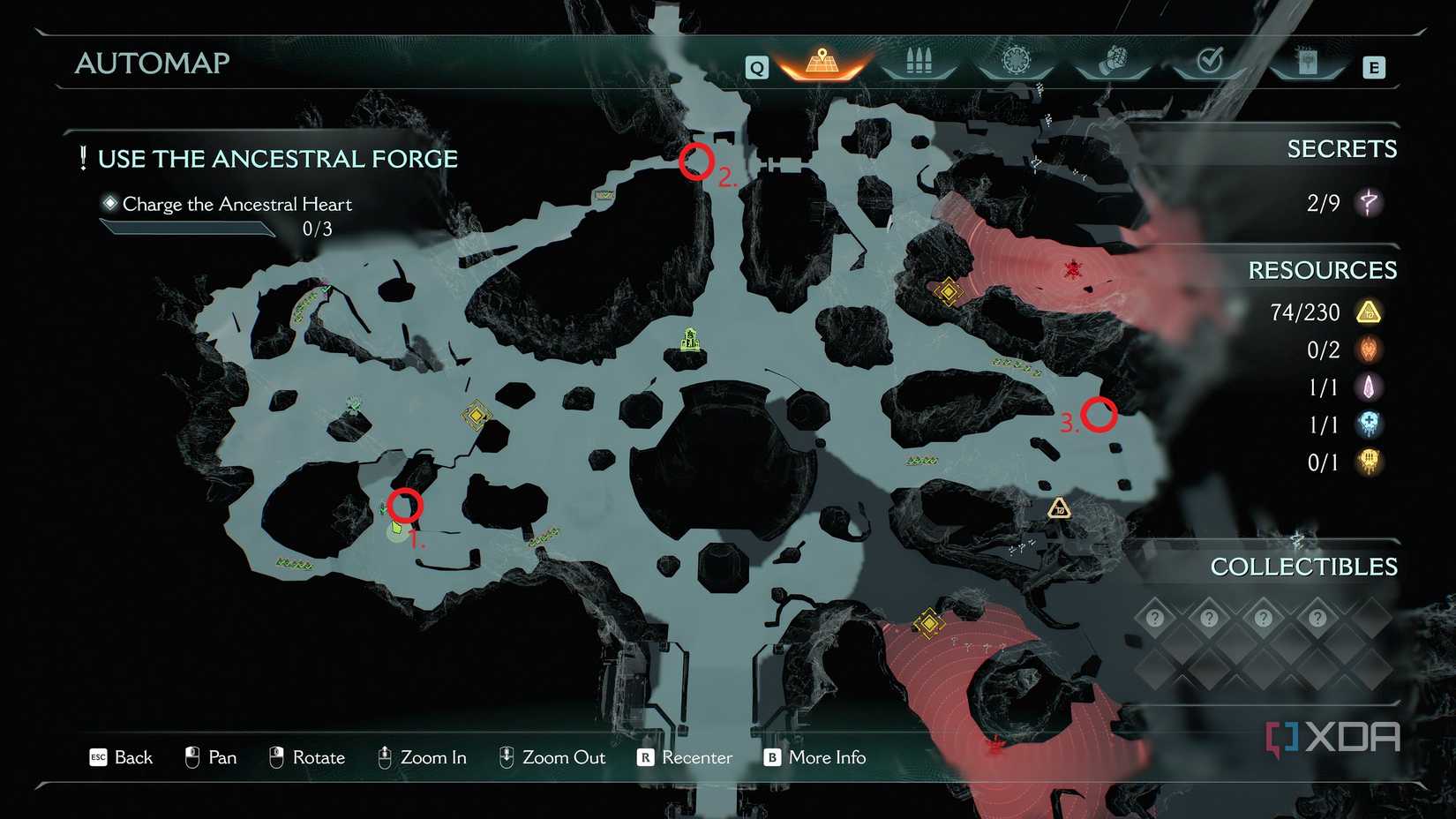Click the first hidden collectible question mark diamond
The width and height of the screenshot is (1456, 819).
coord(1156,619)
